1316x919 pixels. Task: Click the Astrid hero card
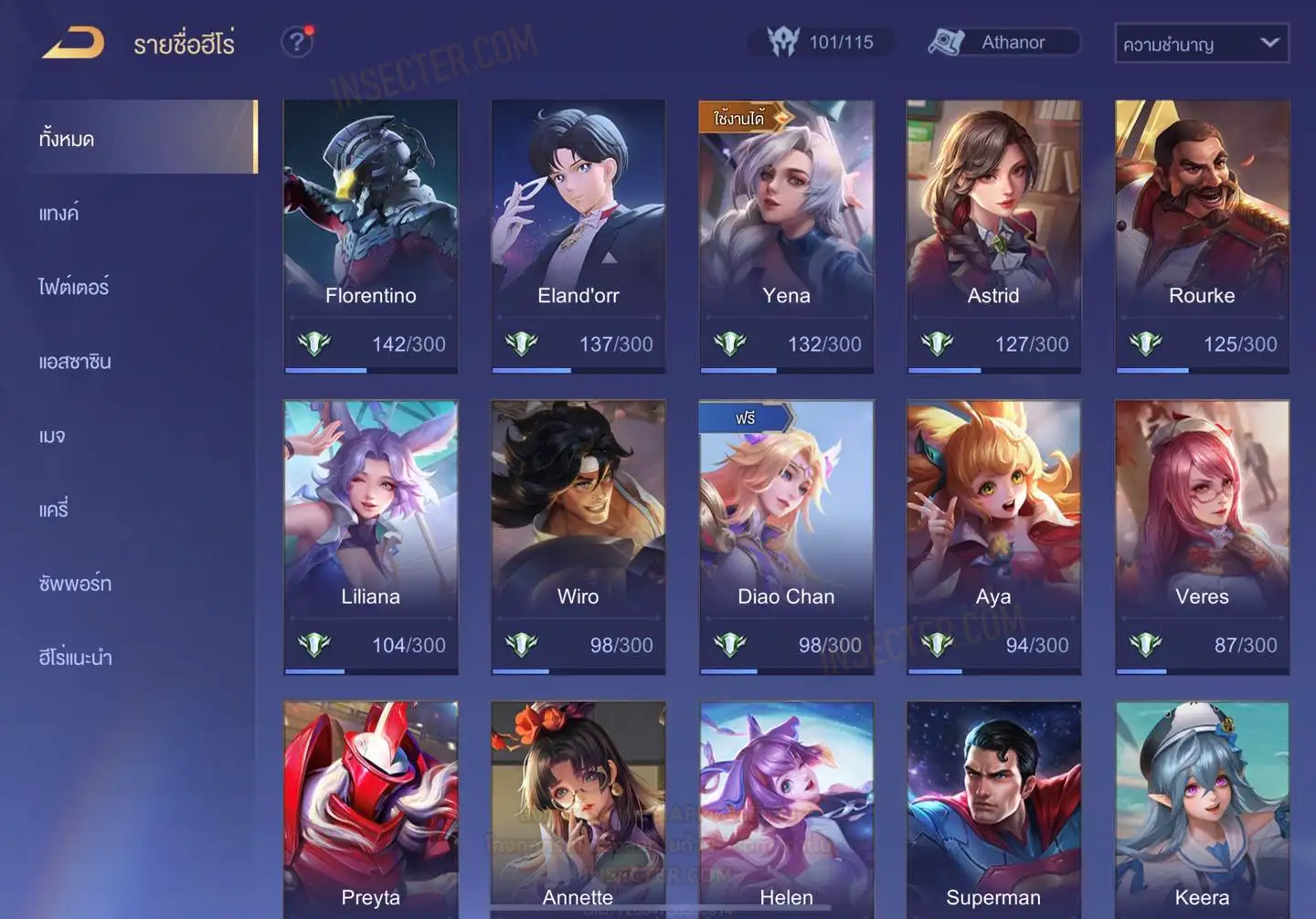point(993,236)
